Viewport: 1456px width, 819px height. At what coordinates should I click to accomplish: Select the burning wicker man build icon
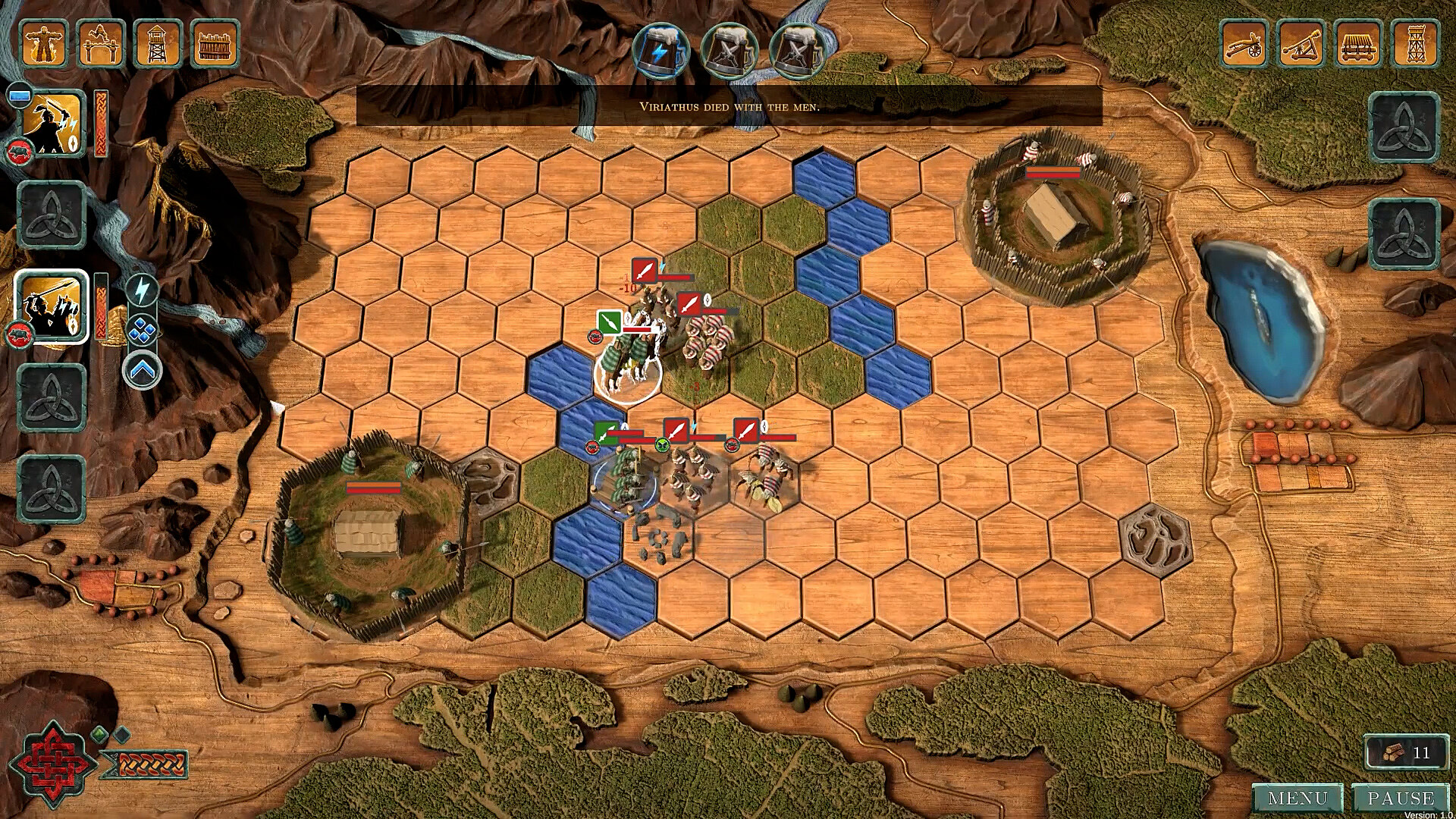click(x=44, y=43)
